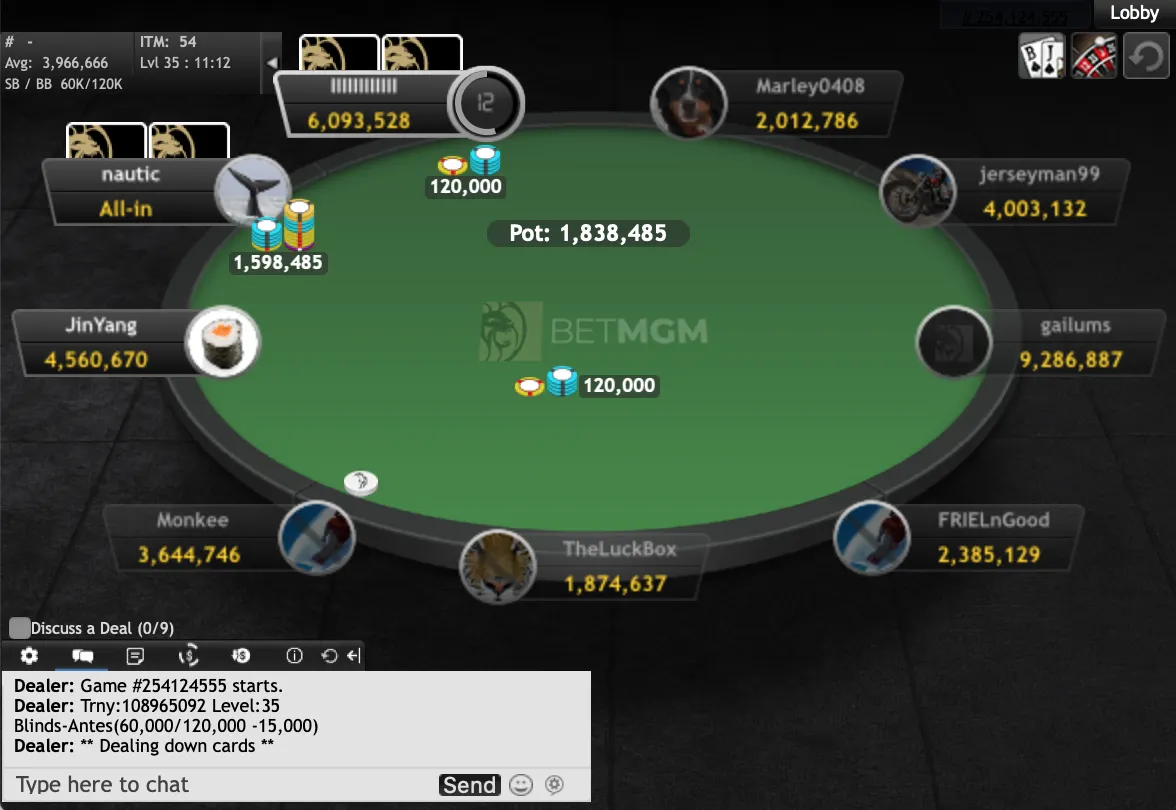1176x810 pixels.
Task: Switch to the chat bubbles tab
Action: 83,656
